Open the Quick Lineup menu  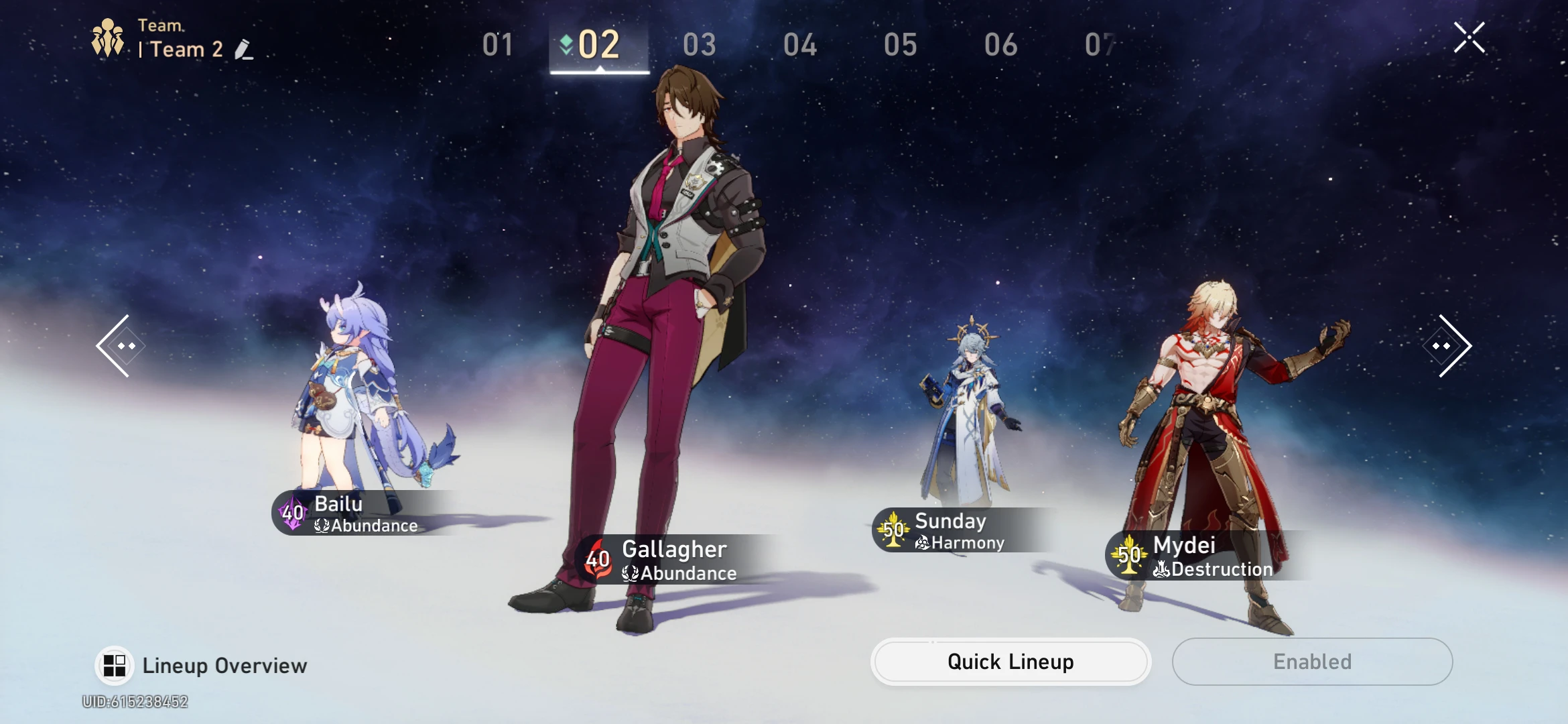pyautogui.click(x=1010, y=662)
